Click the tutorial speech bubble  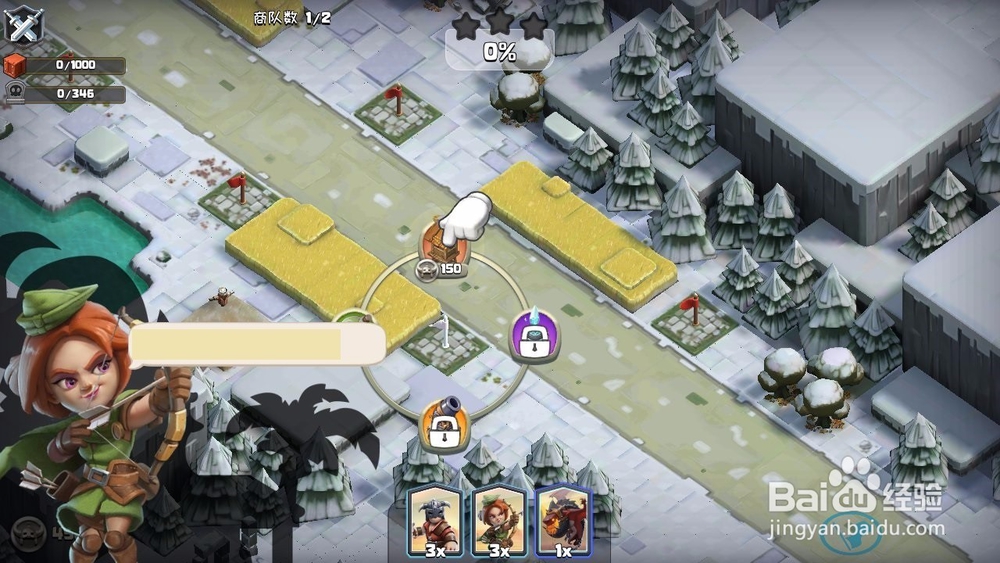pos(257,344)
